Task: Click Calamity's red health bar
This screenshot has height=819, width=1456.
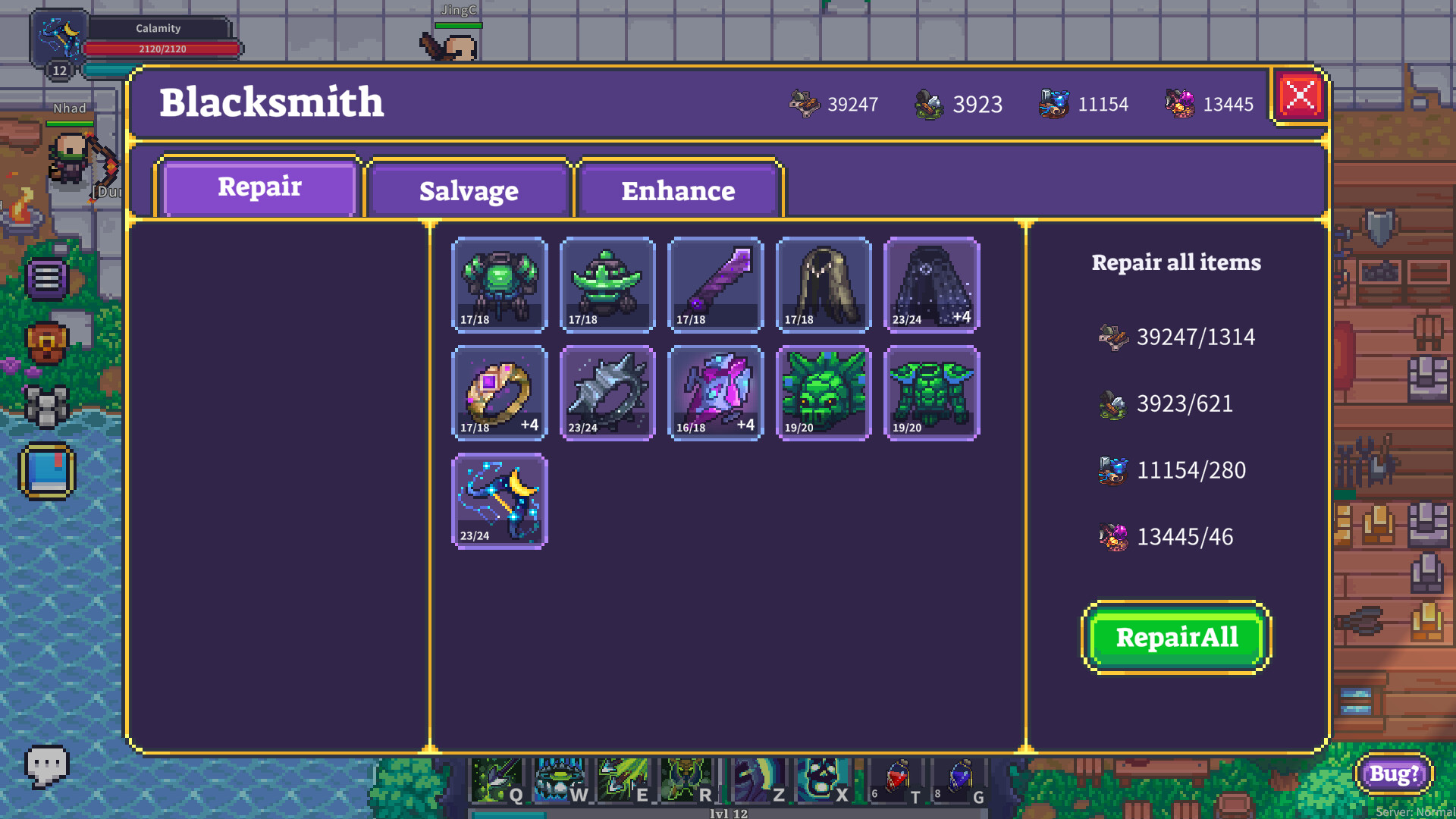Action: pyautogui.click(x=161, y=49)
